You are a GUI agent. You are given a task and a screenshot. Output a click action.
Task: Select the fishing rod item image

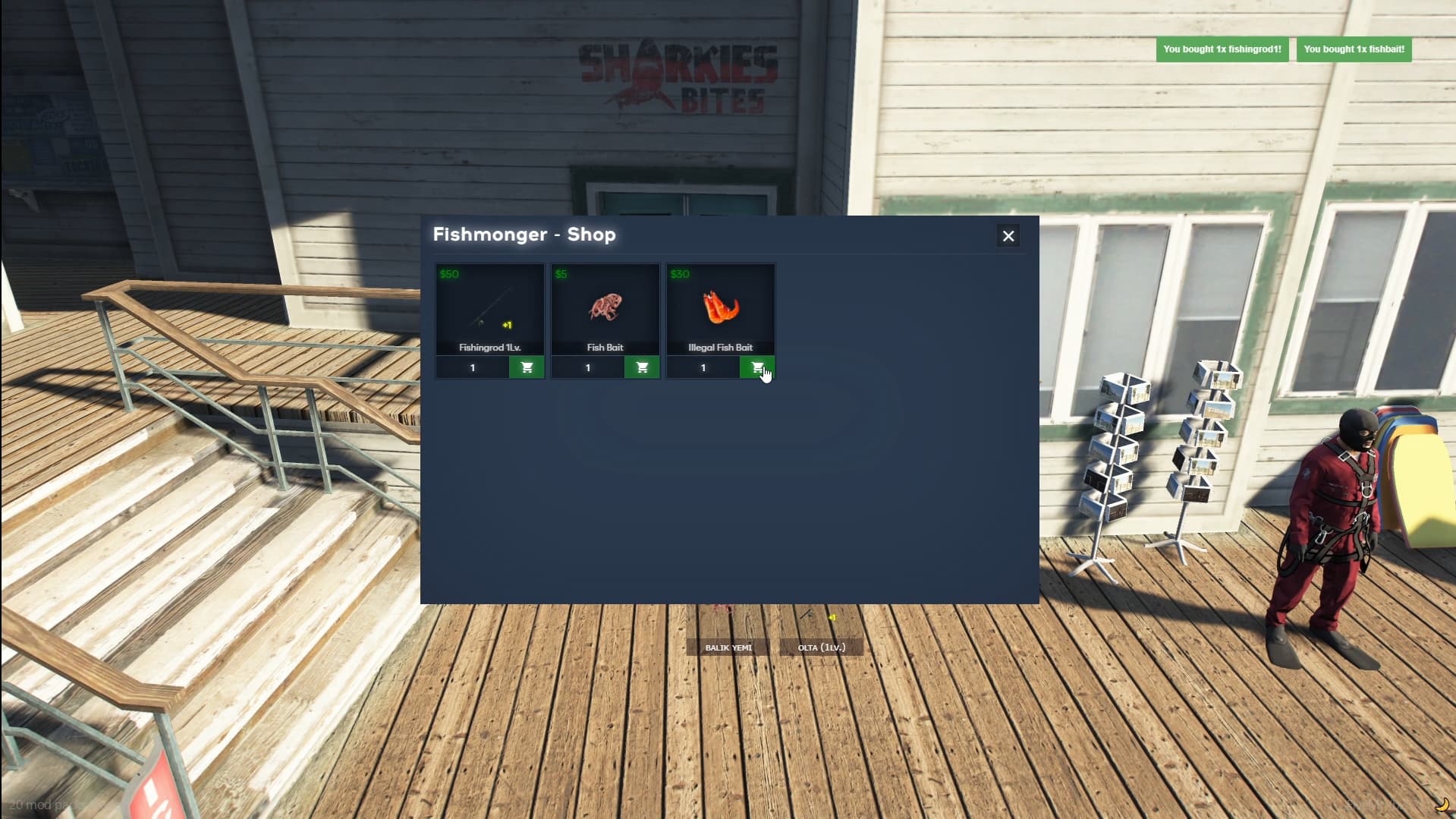click(489, 307)
